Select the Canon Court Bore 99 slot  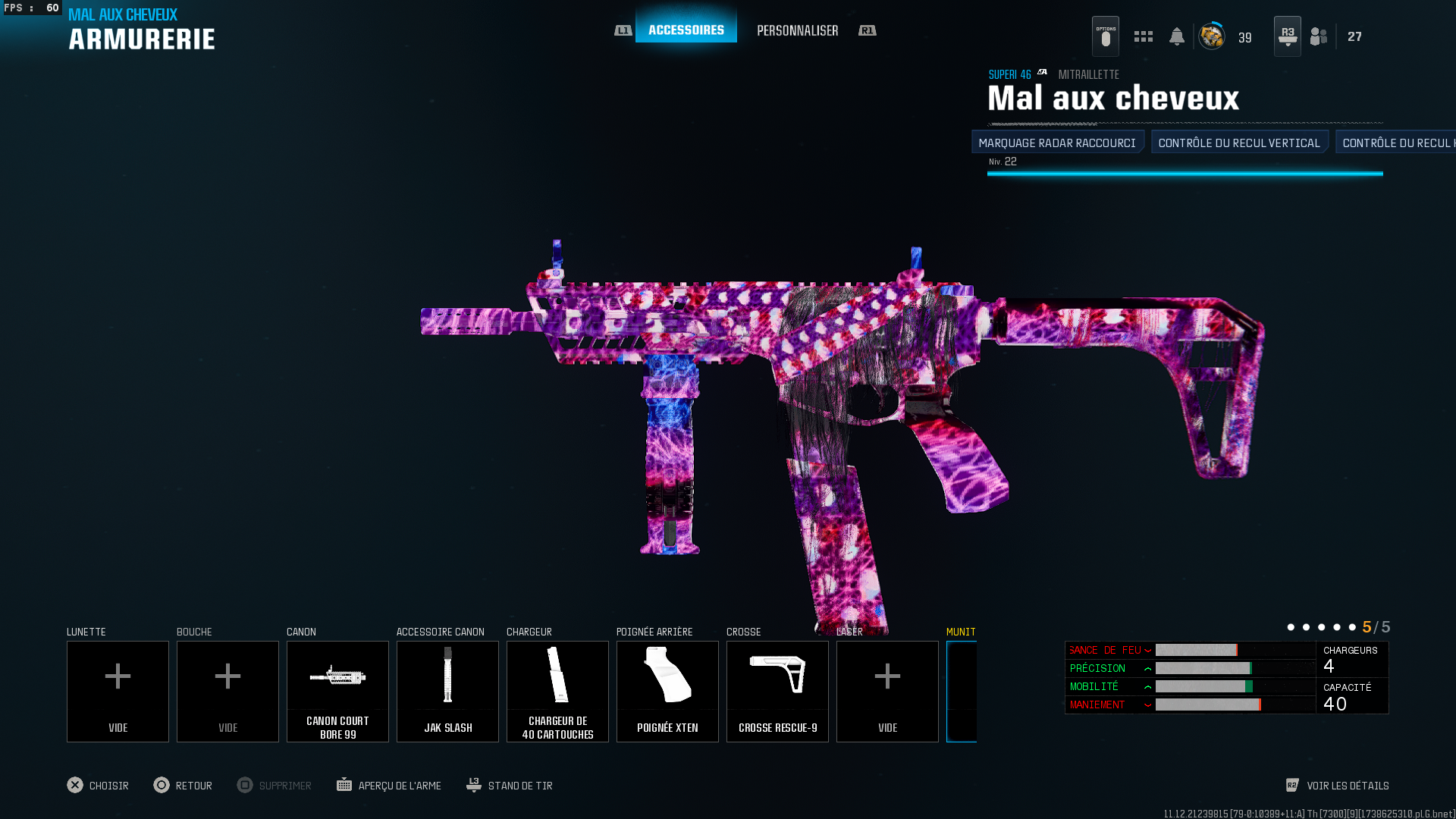[337, 691]
